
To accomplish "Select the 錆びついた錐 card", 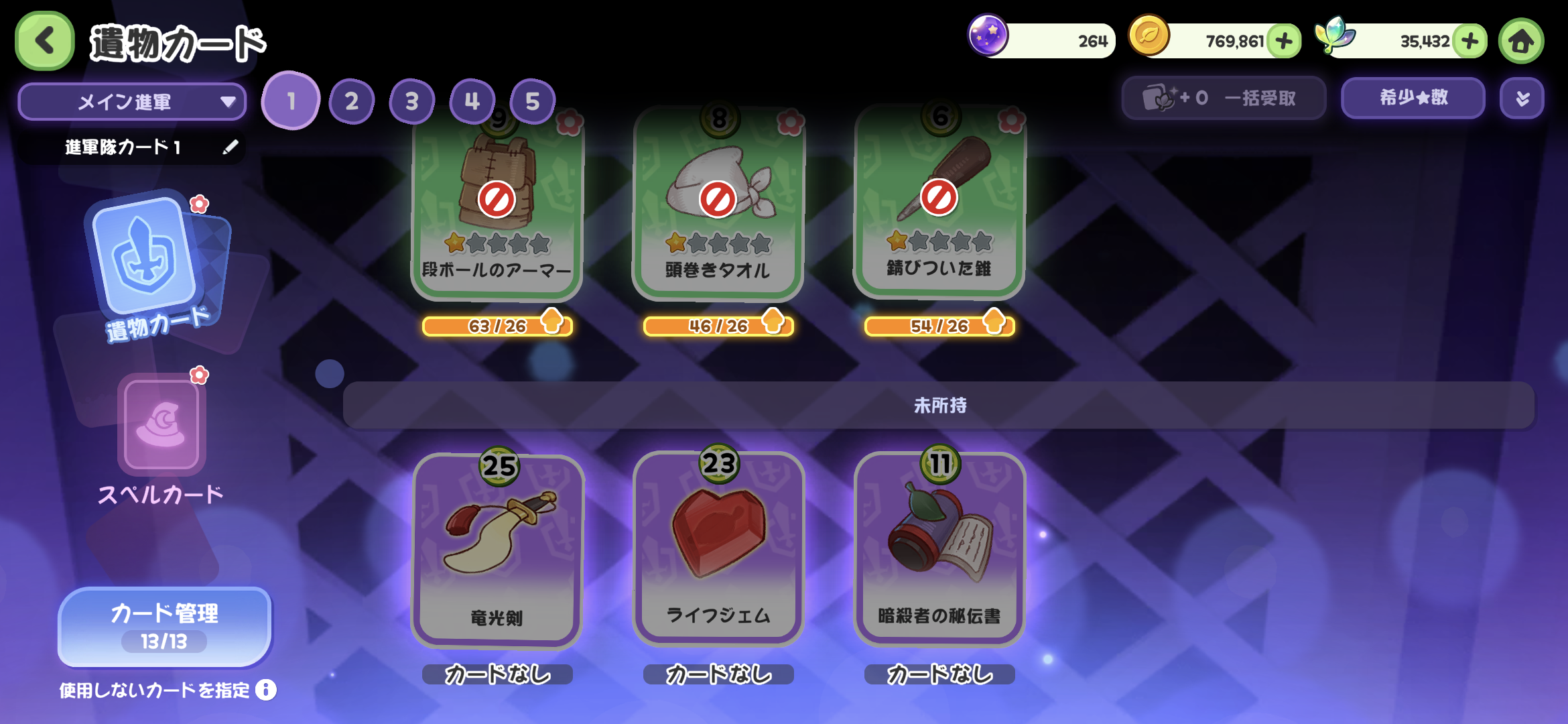I will [939, 208].
